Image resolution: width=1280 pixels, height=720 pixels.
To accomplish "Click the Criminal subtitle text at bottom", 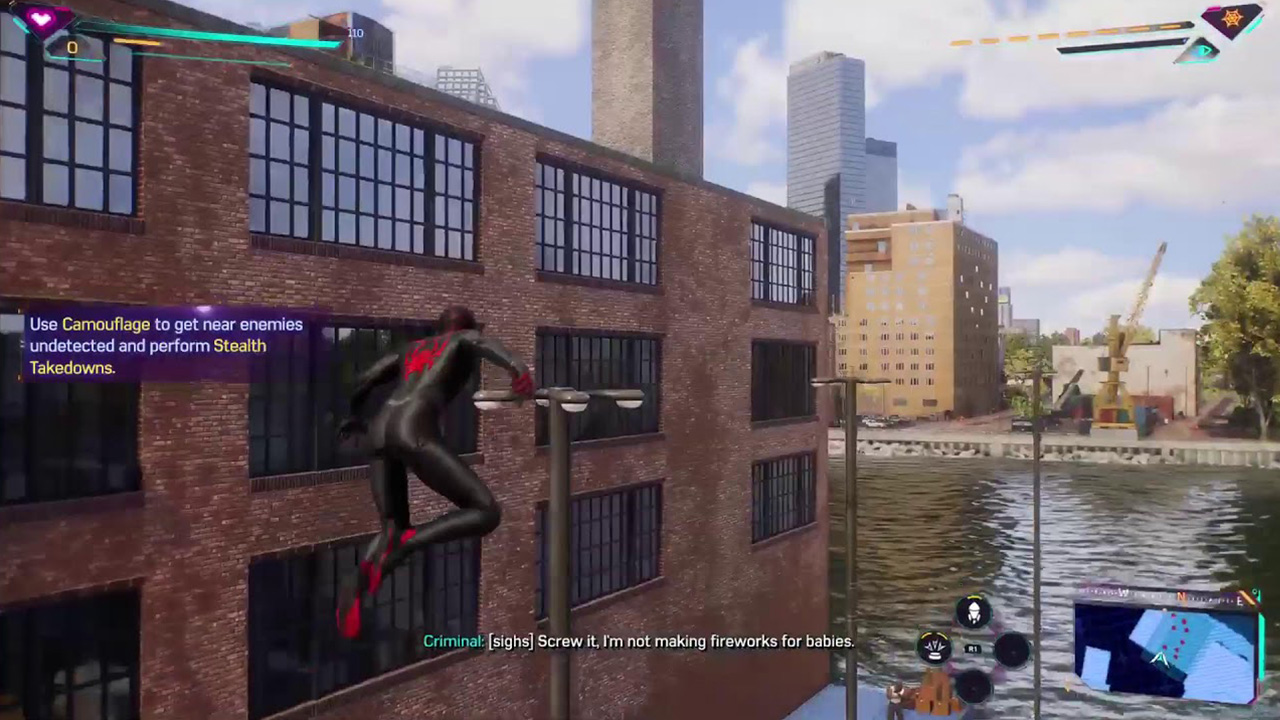I will pos(640,641).
